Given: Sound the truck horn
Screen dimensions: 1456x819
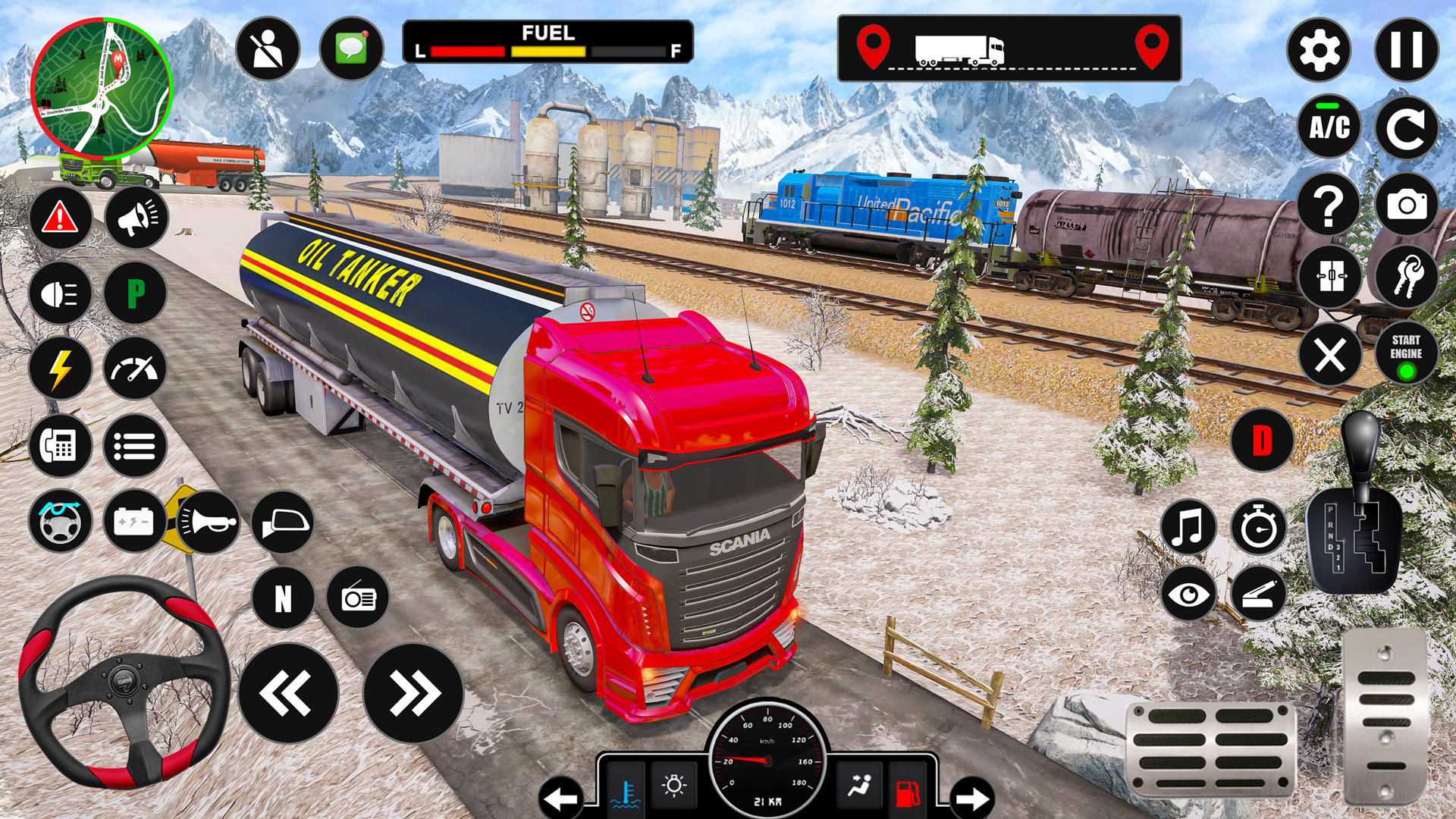Looking at the screenshot, I should (x=208, y=522).
